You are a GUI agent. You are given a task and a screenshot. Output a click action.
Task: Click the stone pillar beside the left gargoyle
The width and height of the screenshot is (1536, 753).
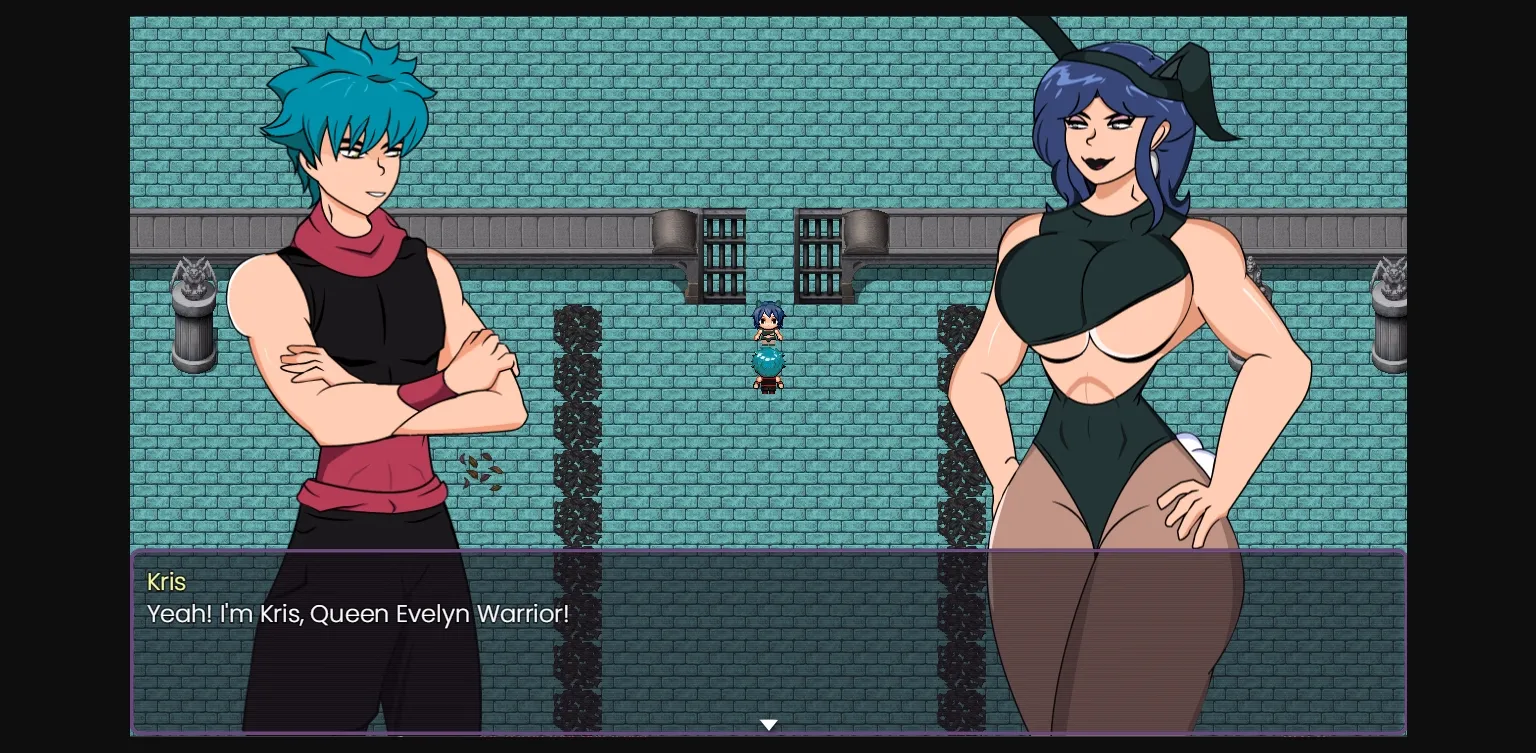(193, 340)
